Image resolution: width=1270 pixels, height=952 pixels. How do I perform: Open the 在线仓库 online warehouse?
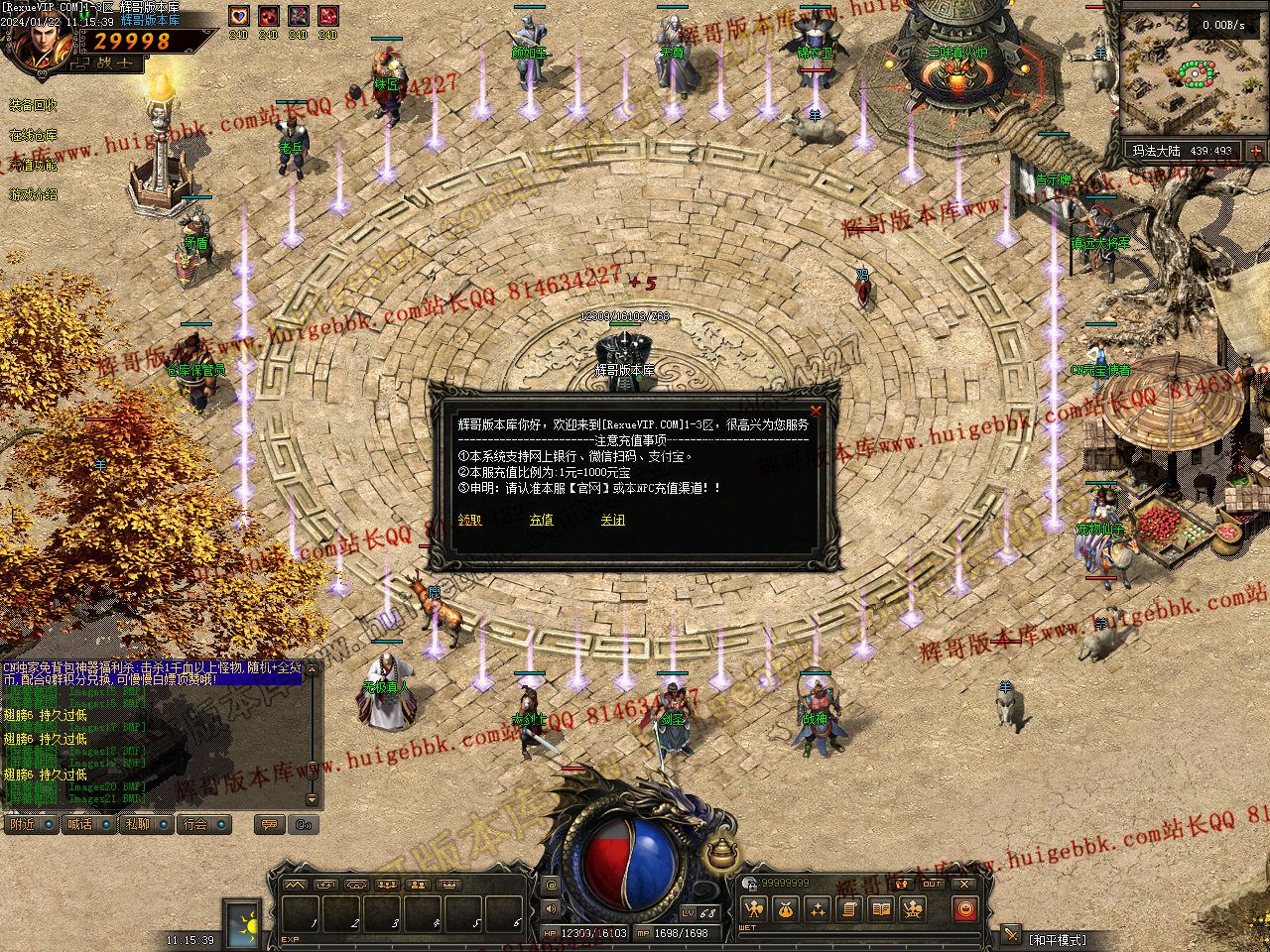click(34, 135)
